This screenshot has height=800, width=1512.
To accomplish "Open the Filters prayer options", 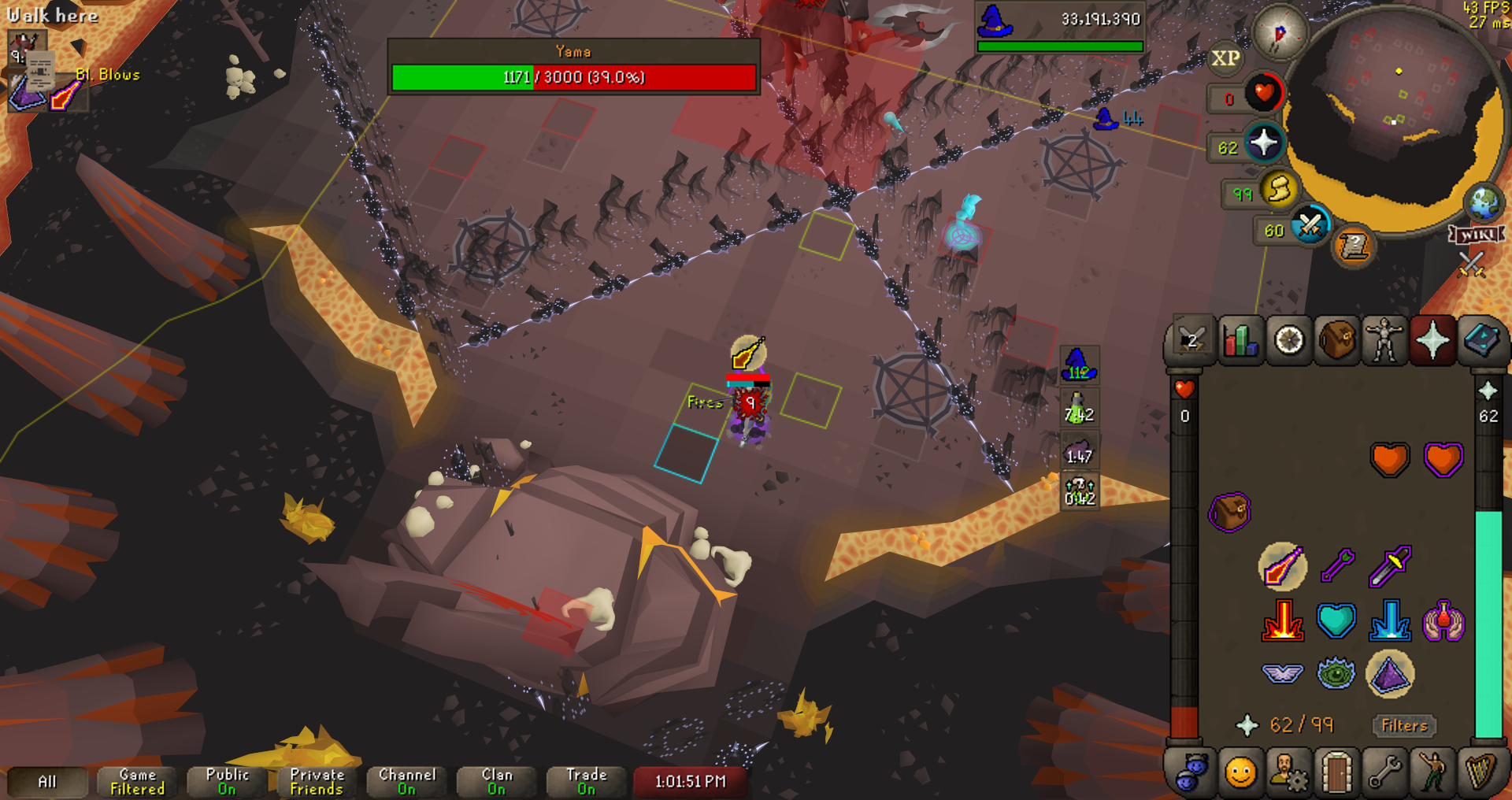I will tap(1404, 725).
